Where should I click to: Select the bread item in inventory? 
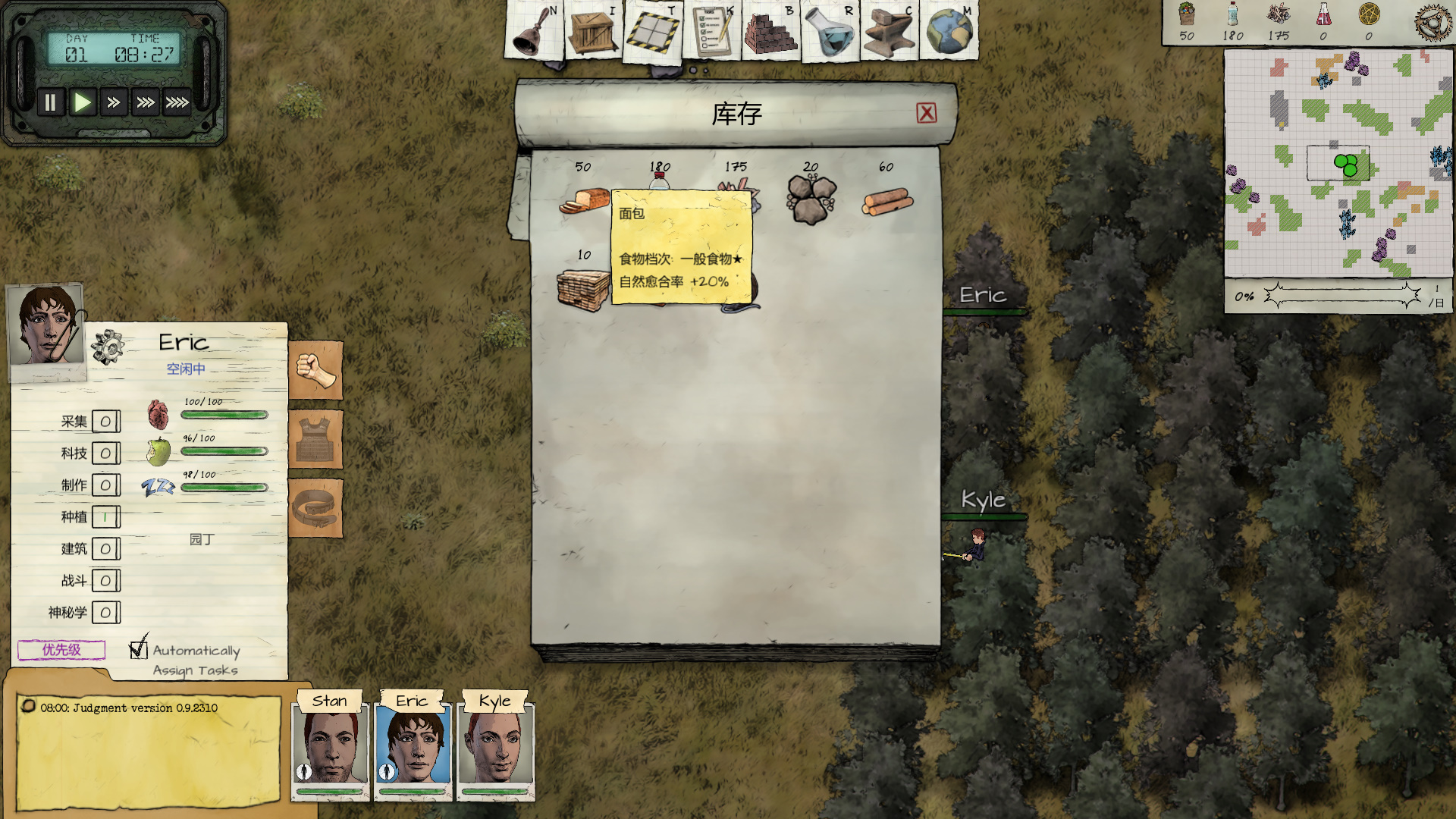pos(584,201)
